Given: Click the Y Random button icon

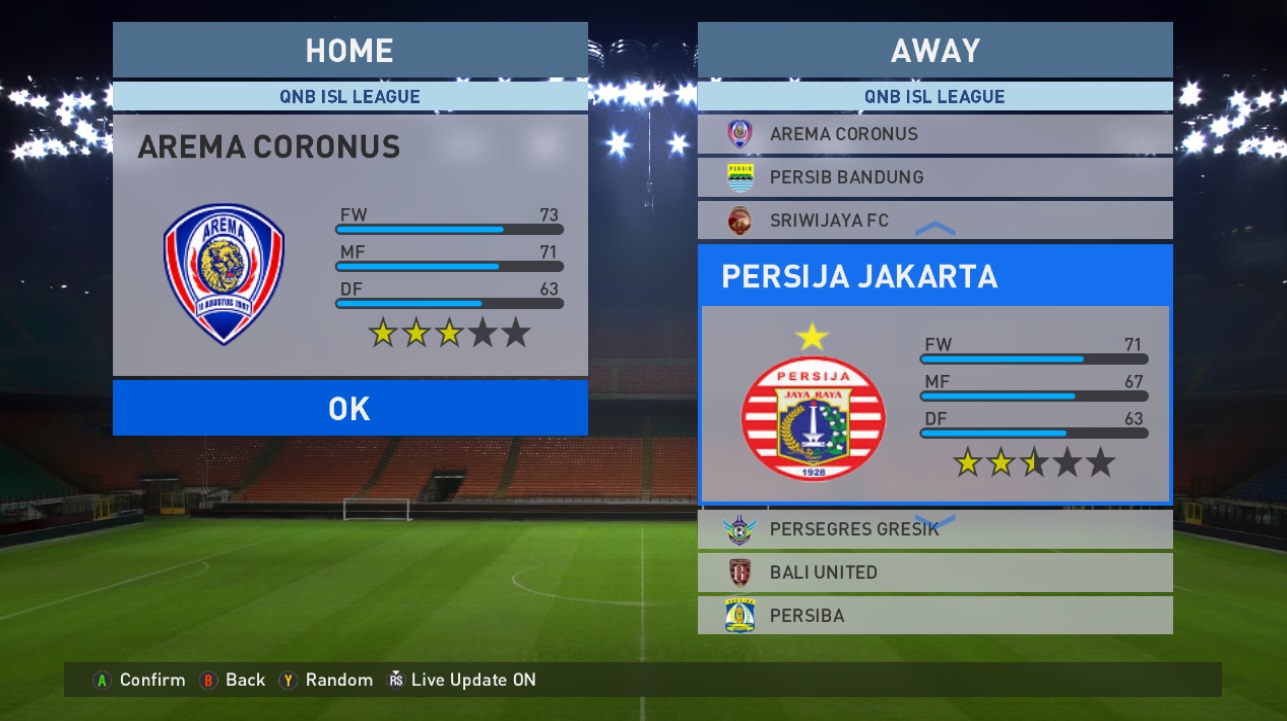Looking at the screenshot, I should pyautogui.click(x=289, y=680).
